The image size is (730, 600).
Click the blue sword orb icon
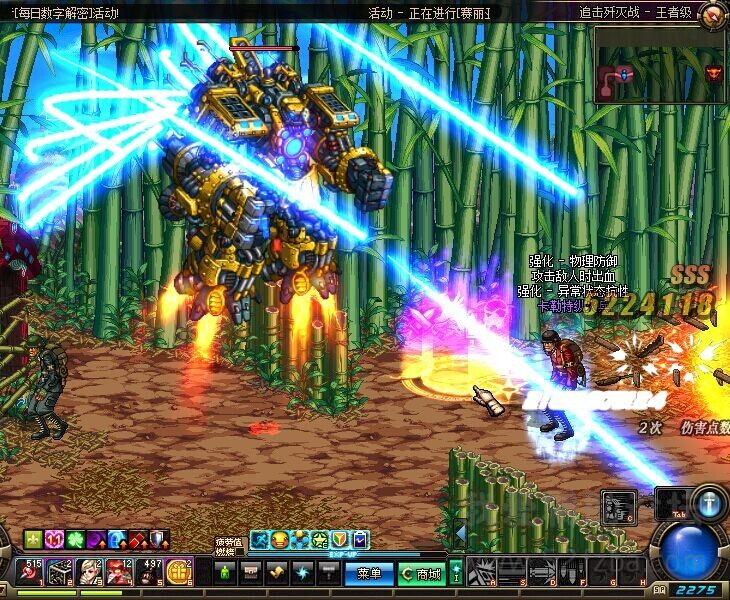(708, 503)
